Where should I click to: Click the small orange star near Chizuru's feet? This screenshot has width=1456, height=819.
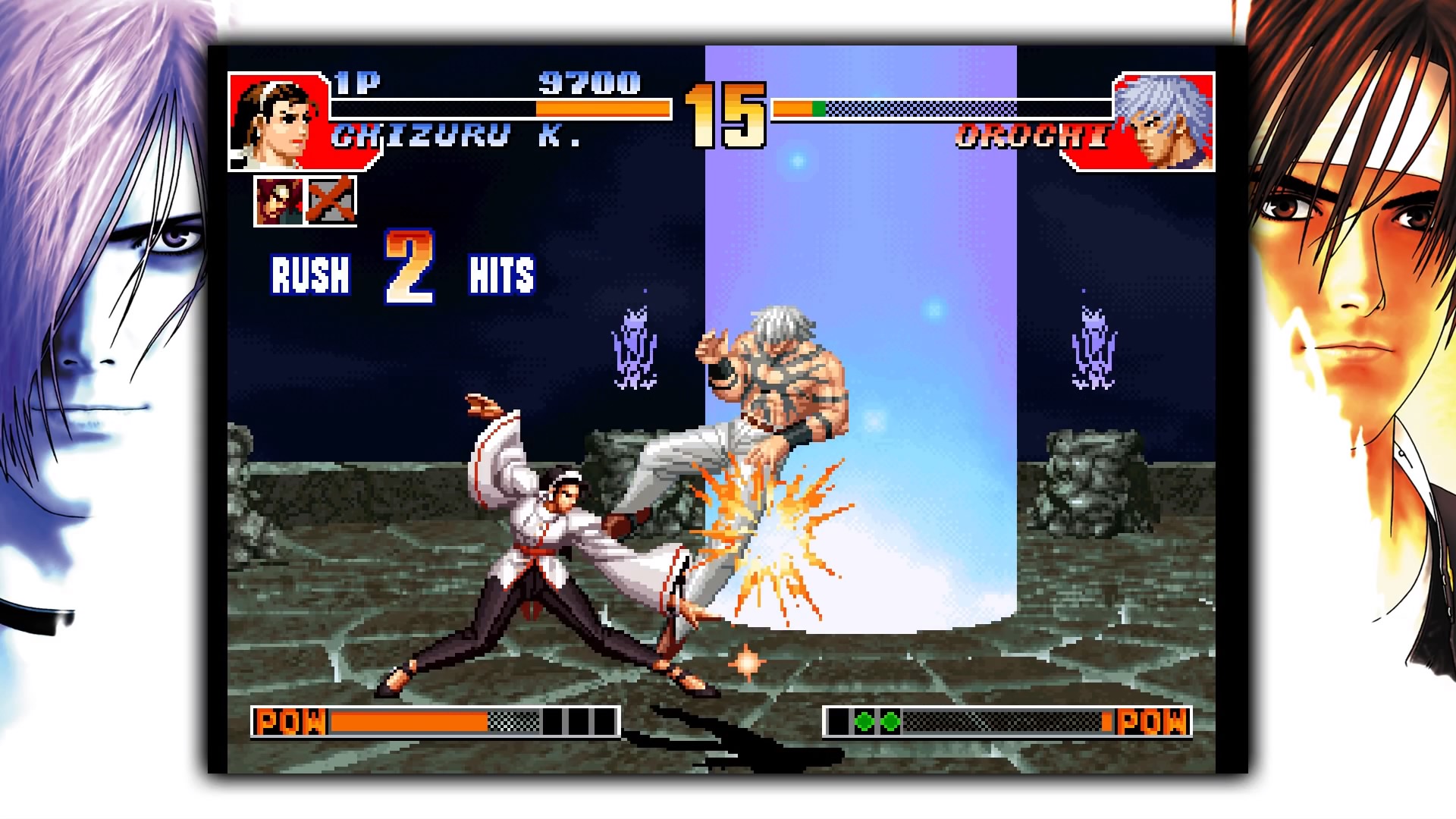coord(747,663)
